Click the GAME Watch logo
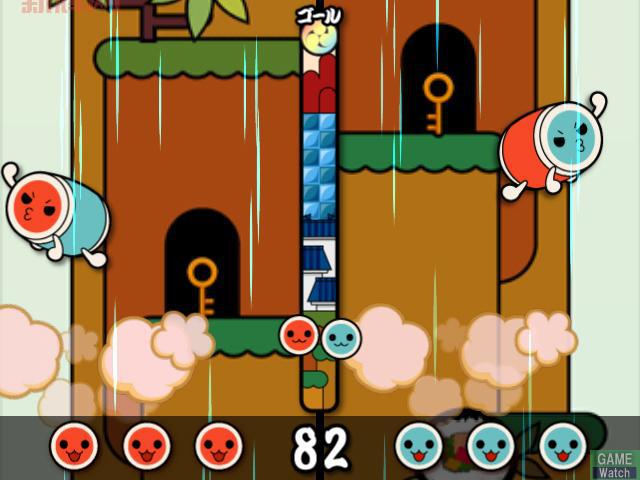Screen dimensions: 640x480 615,464
